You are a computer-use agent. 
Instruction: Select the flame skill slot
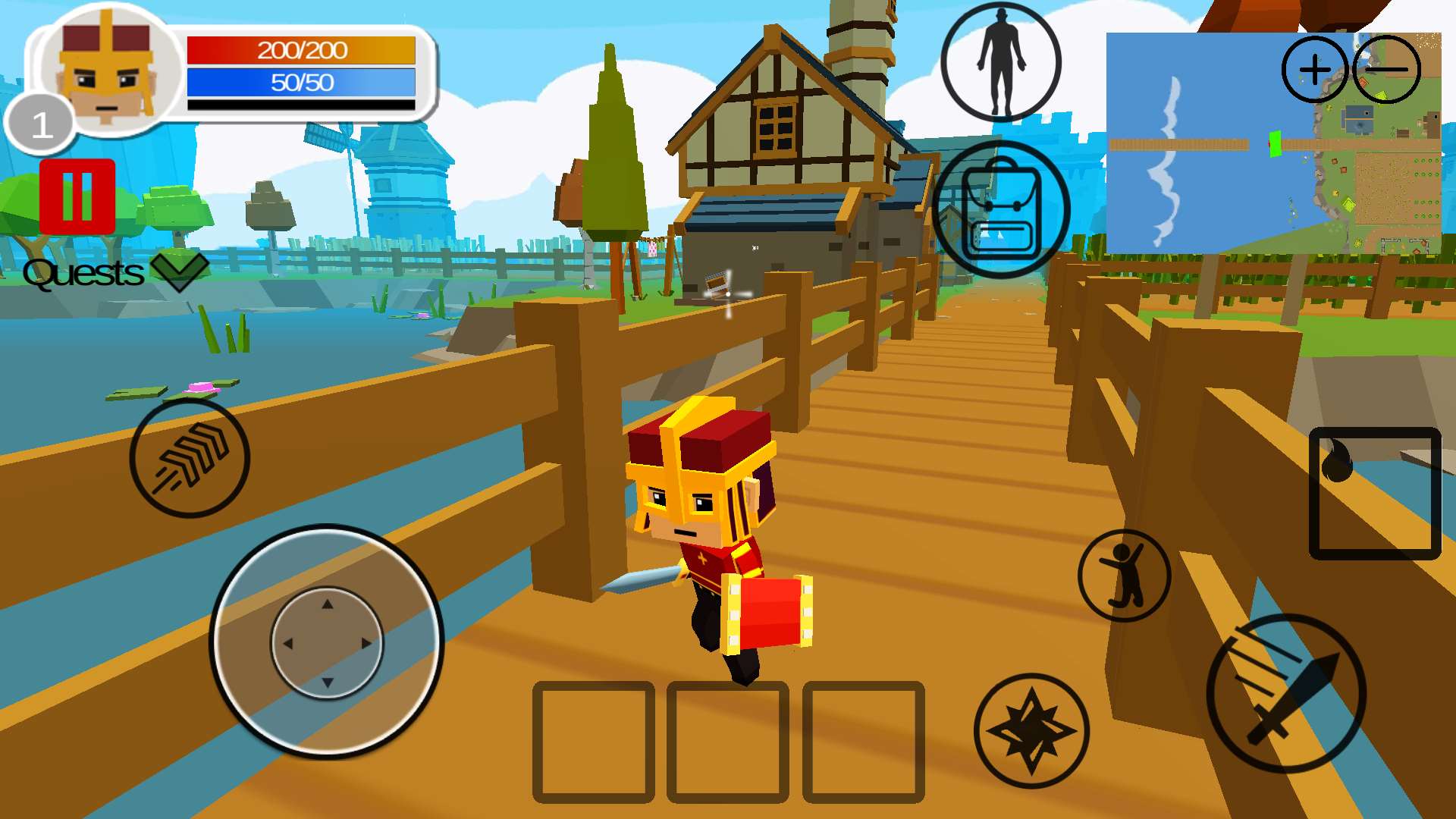pyautogui.click(x=1375, y=494)
